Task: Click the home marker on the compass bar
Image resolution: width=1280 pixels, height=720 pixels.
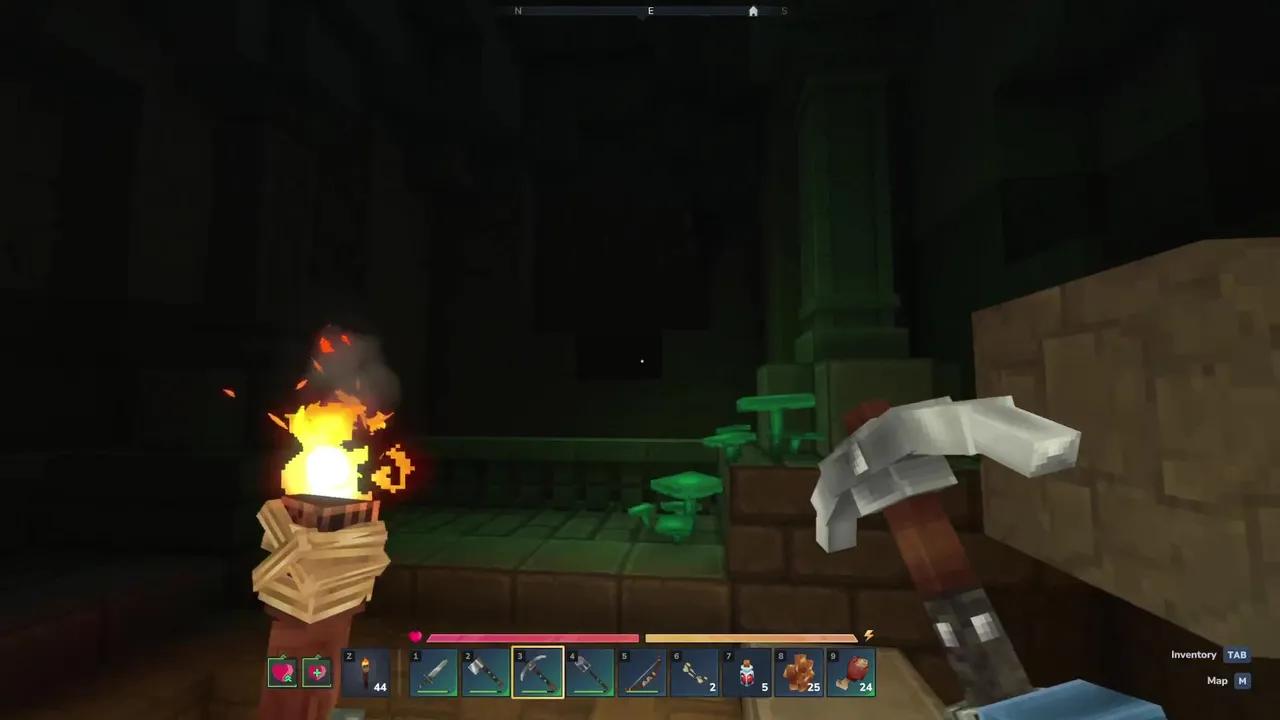Action: 753,11
